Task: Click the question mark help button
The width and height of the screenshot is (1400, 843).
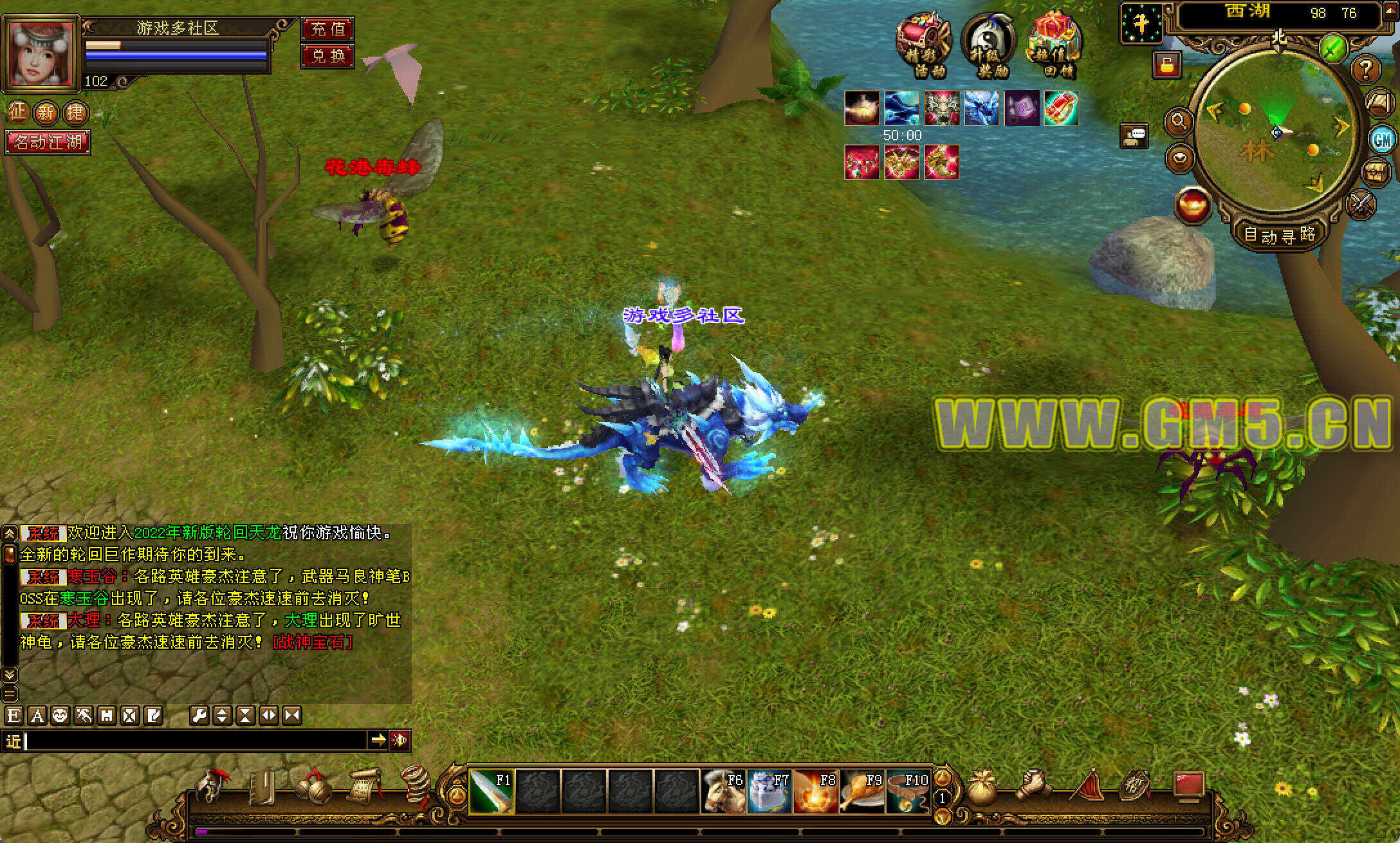Action: 1367,68
